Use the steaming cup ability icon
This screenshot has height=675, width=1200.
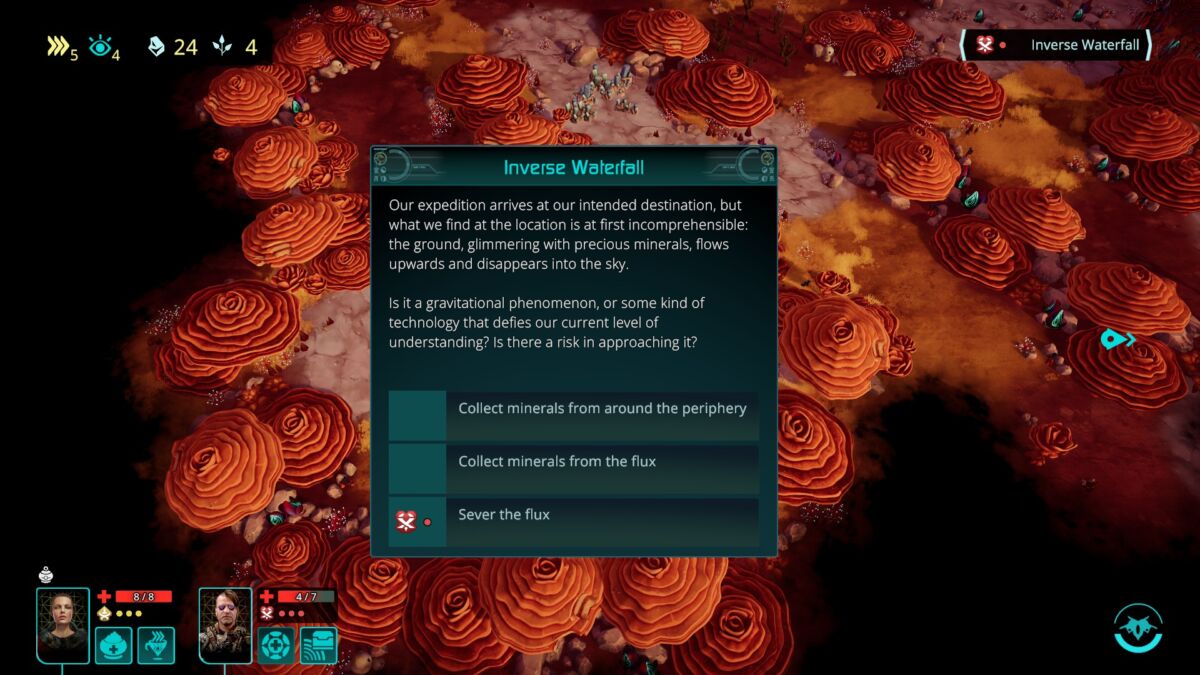(x=156, y=645)
